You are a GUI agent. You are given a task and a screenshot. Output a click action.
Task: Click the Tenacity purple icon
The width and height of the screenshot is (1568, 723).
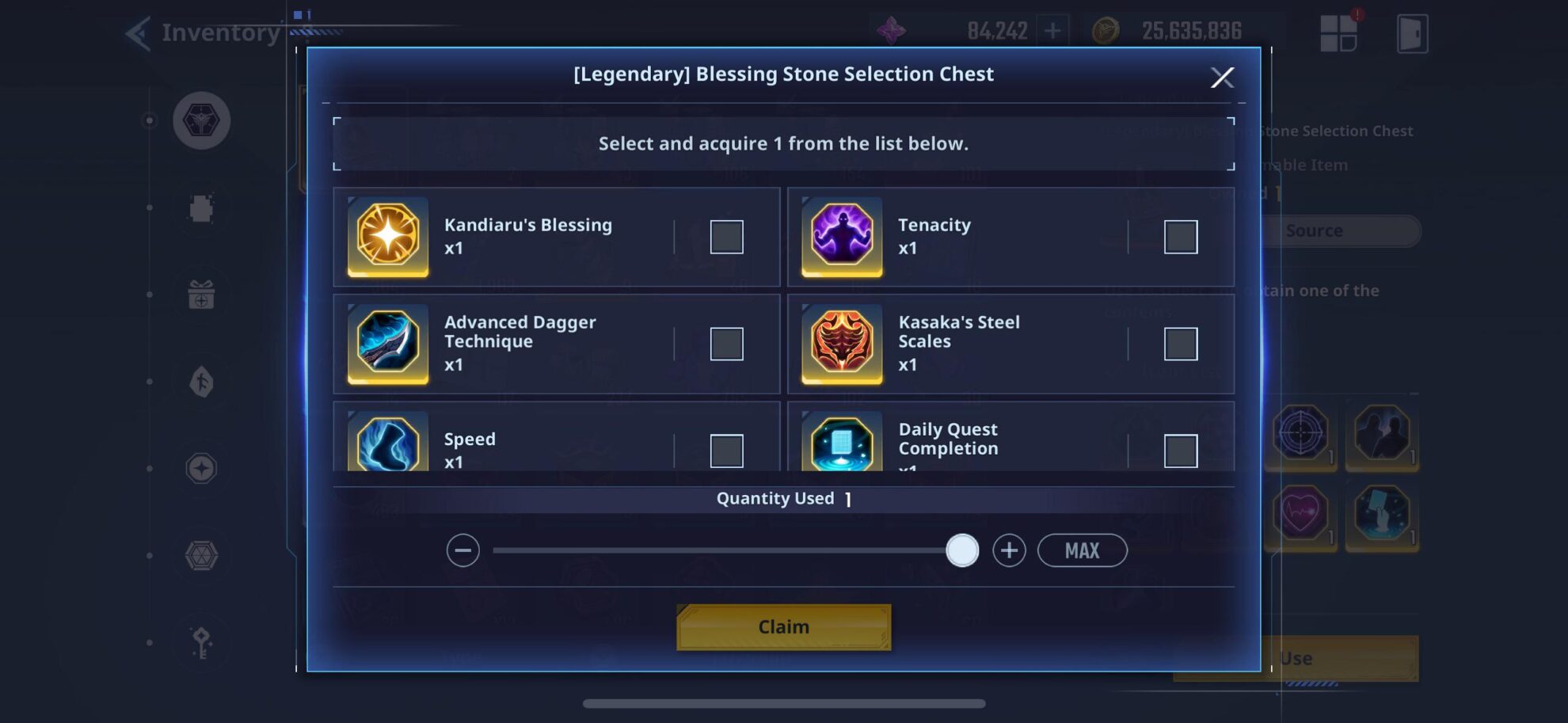pos(842,237)
